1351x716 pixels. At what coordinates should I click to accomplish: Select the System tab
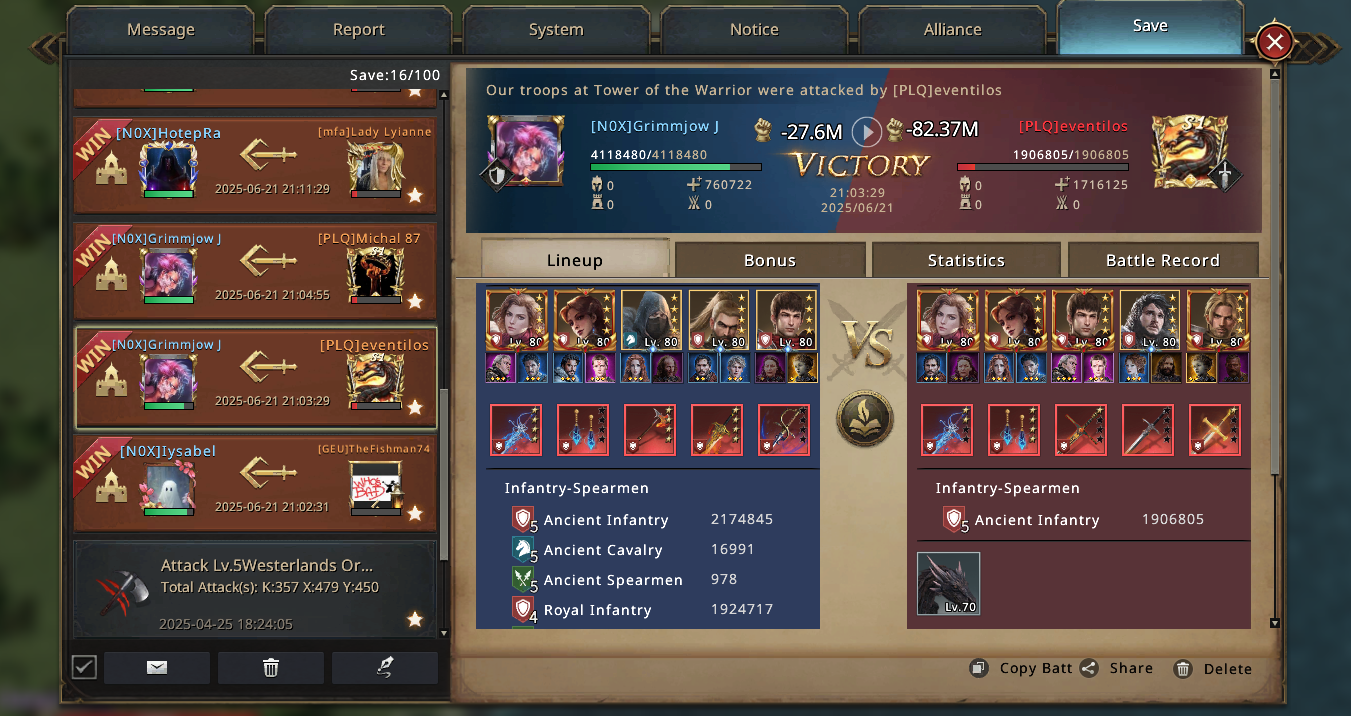coord(556,30)
